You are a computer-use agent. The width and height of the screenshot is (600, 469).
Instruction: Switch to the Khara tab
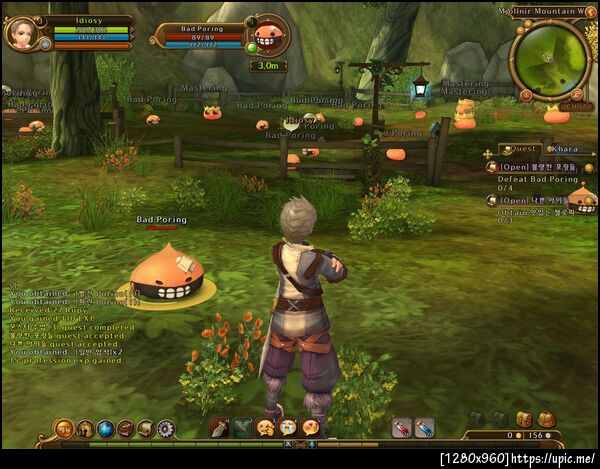pos(563,149)
